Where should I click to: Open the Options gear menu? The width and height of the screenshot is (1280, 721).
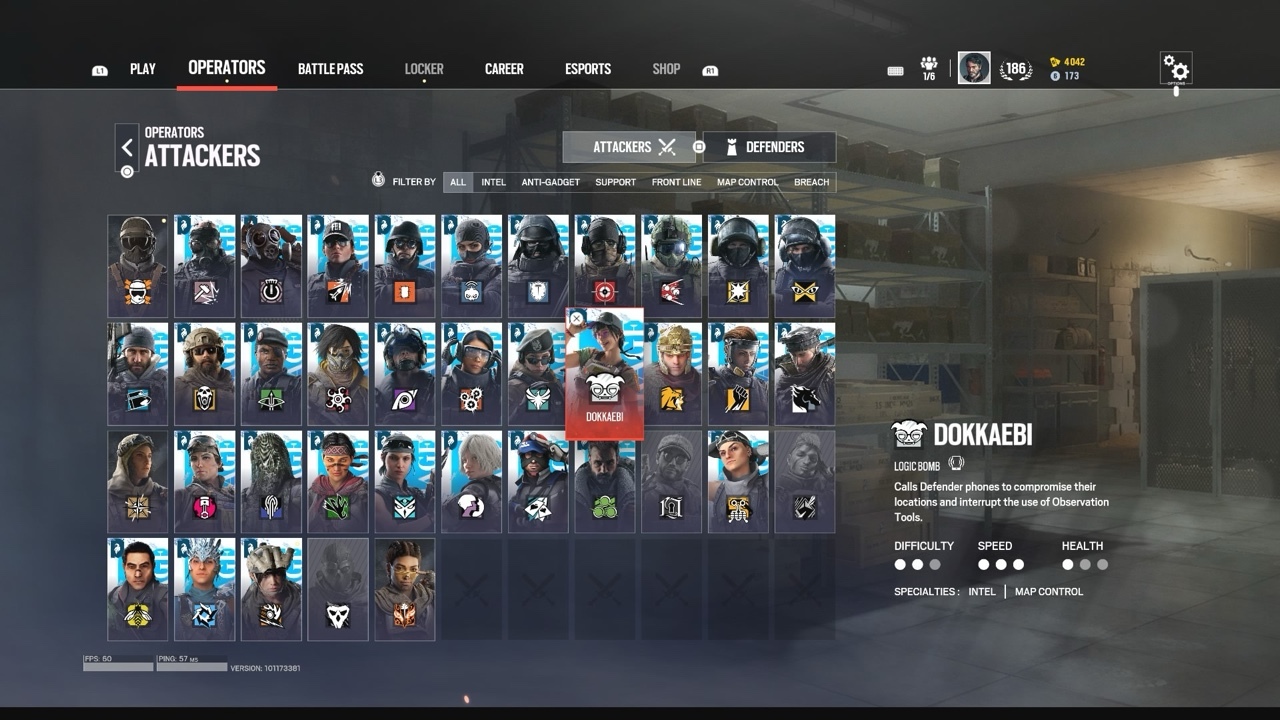tap(1176, 69)
